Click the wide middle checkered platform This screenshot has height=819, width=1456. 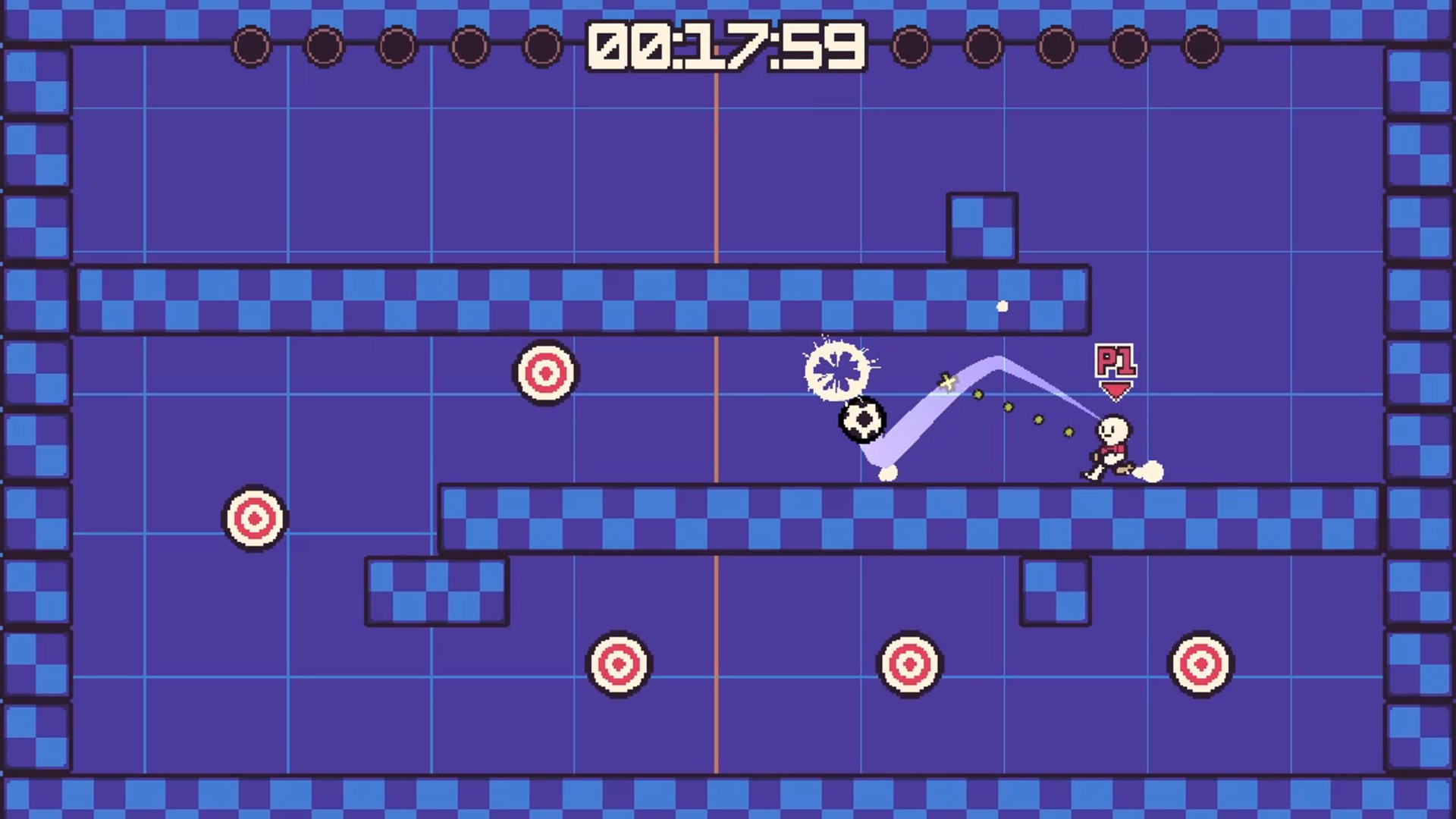point(910,516)
